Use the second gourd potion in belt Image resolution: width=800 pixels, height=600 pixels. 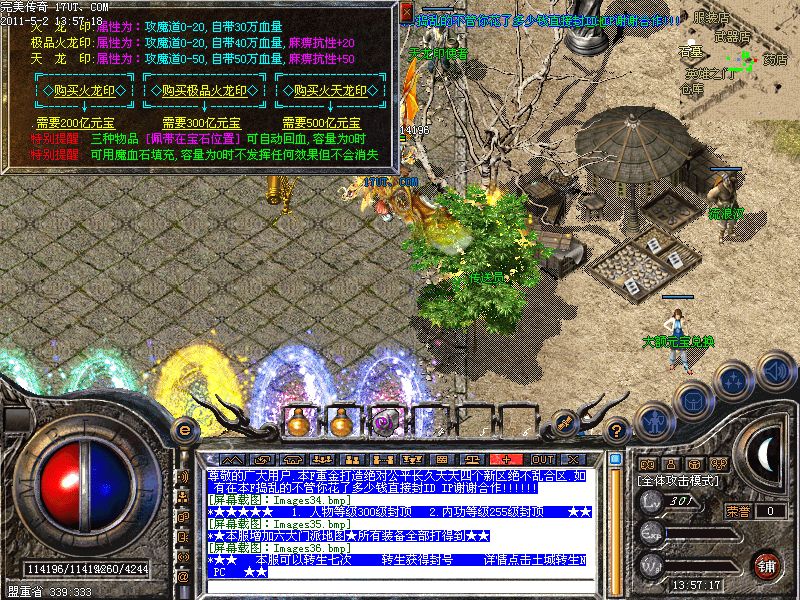341,423
